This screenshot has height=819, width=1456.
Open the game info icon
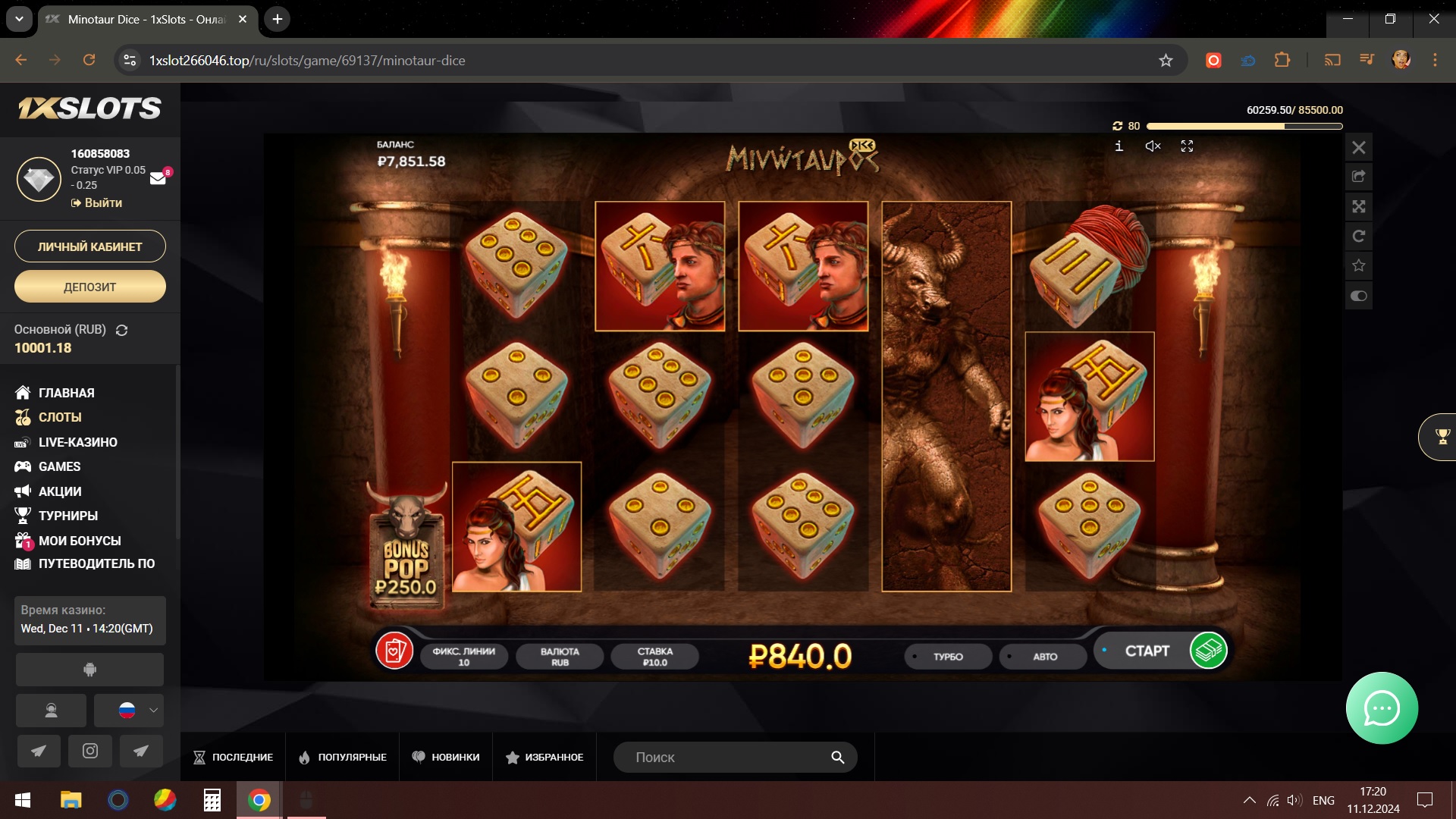coord(1119,146)
